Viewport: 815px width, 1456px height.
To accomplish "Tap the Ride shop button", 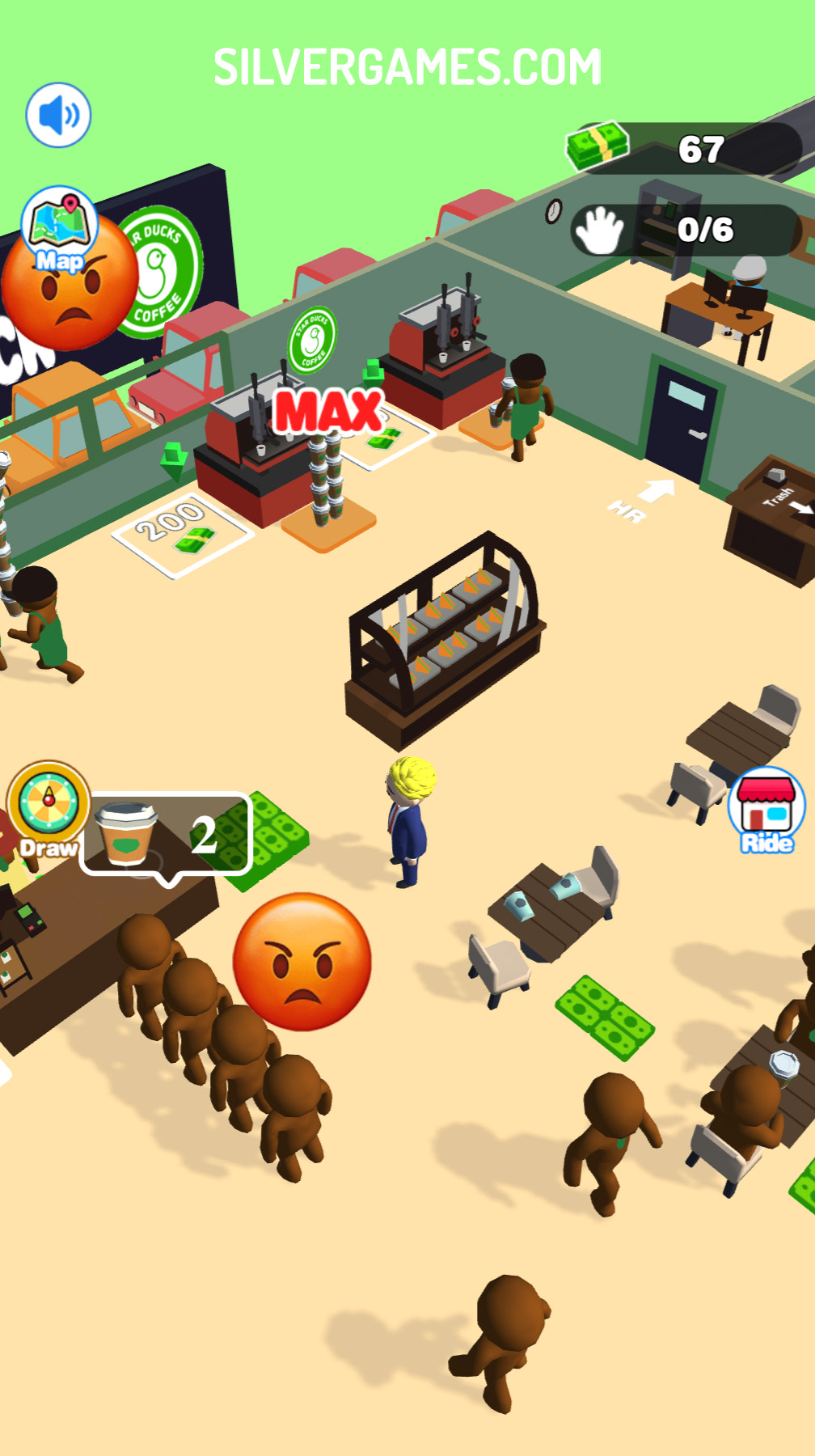I will tap(766, 808).
